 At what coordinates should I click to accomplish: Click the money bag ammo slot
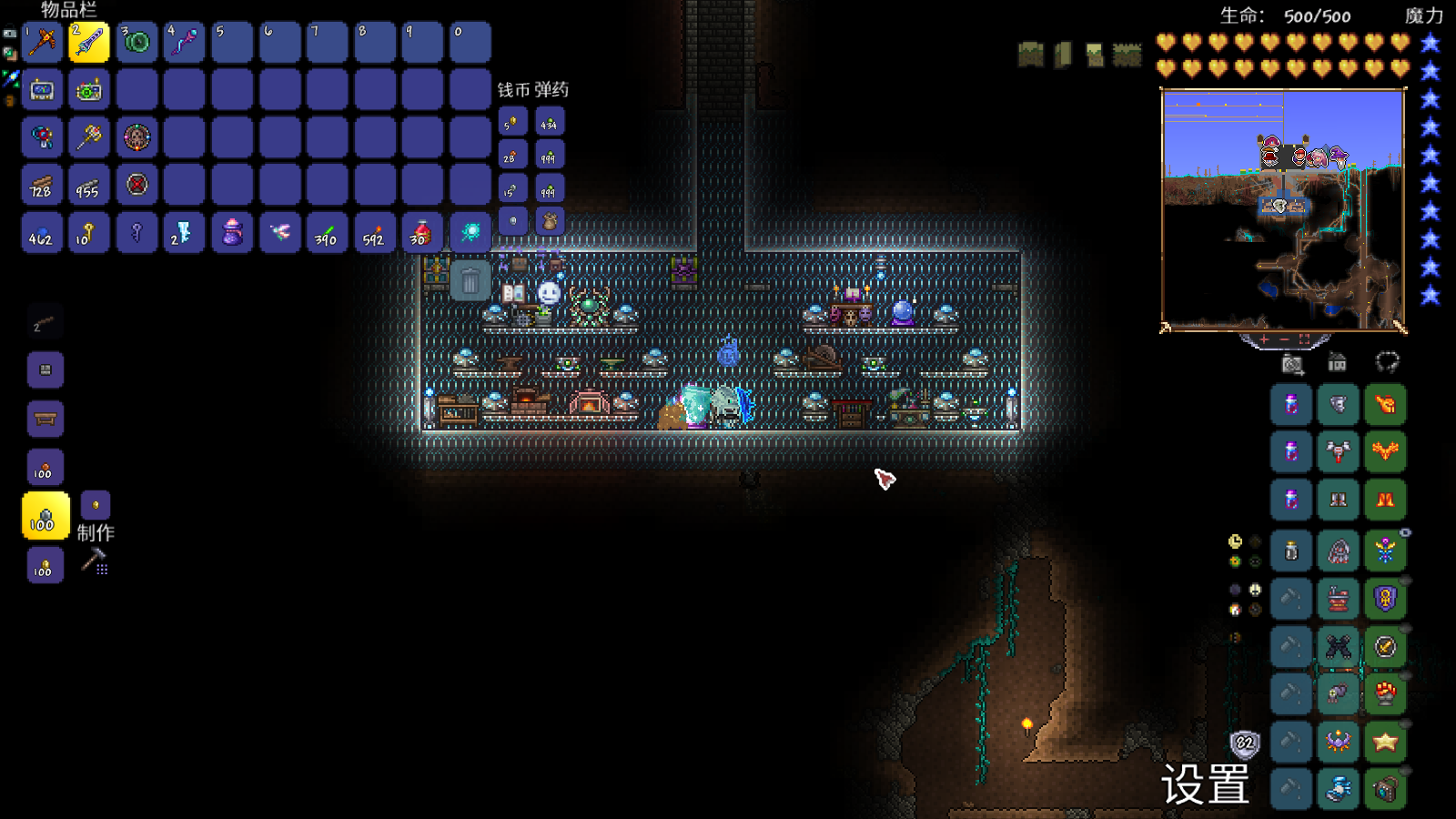coord(550,221)
